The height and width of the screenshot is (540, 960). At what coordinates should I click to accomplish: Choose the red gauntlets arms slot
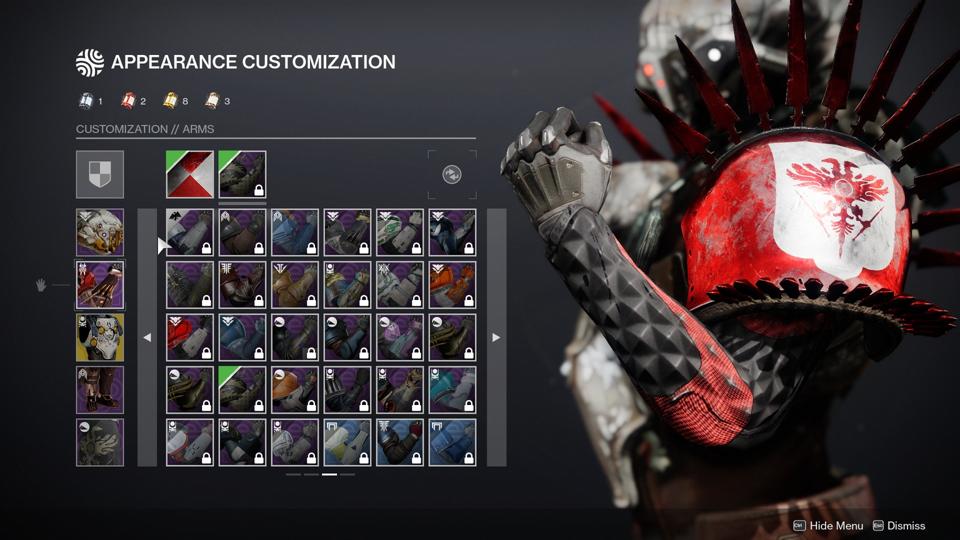(100, 285)
